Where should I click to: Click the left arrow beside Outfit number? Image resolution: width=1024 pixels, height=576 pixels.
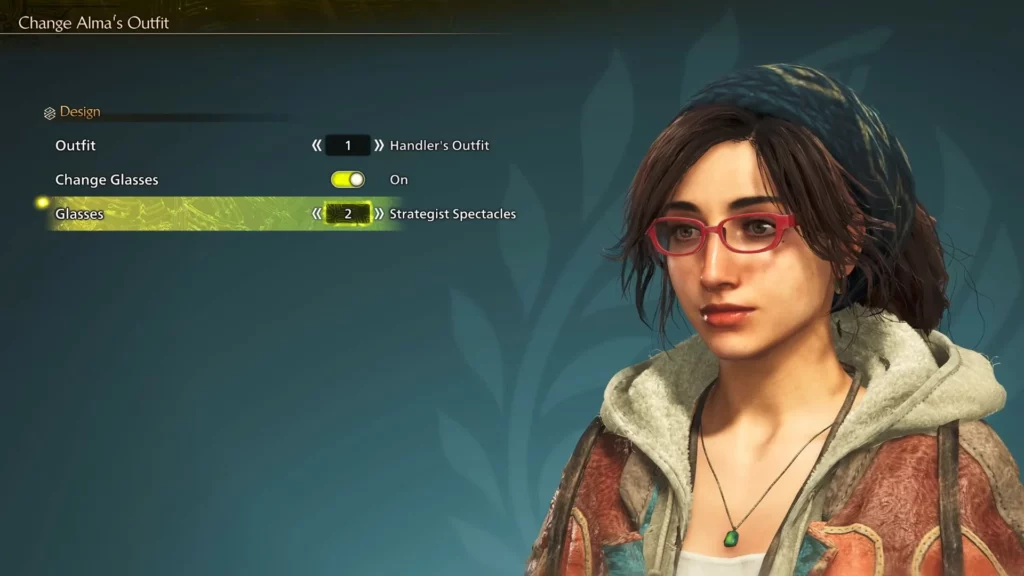(317, 146)
